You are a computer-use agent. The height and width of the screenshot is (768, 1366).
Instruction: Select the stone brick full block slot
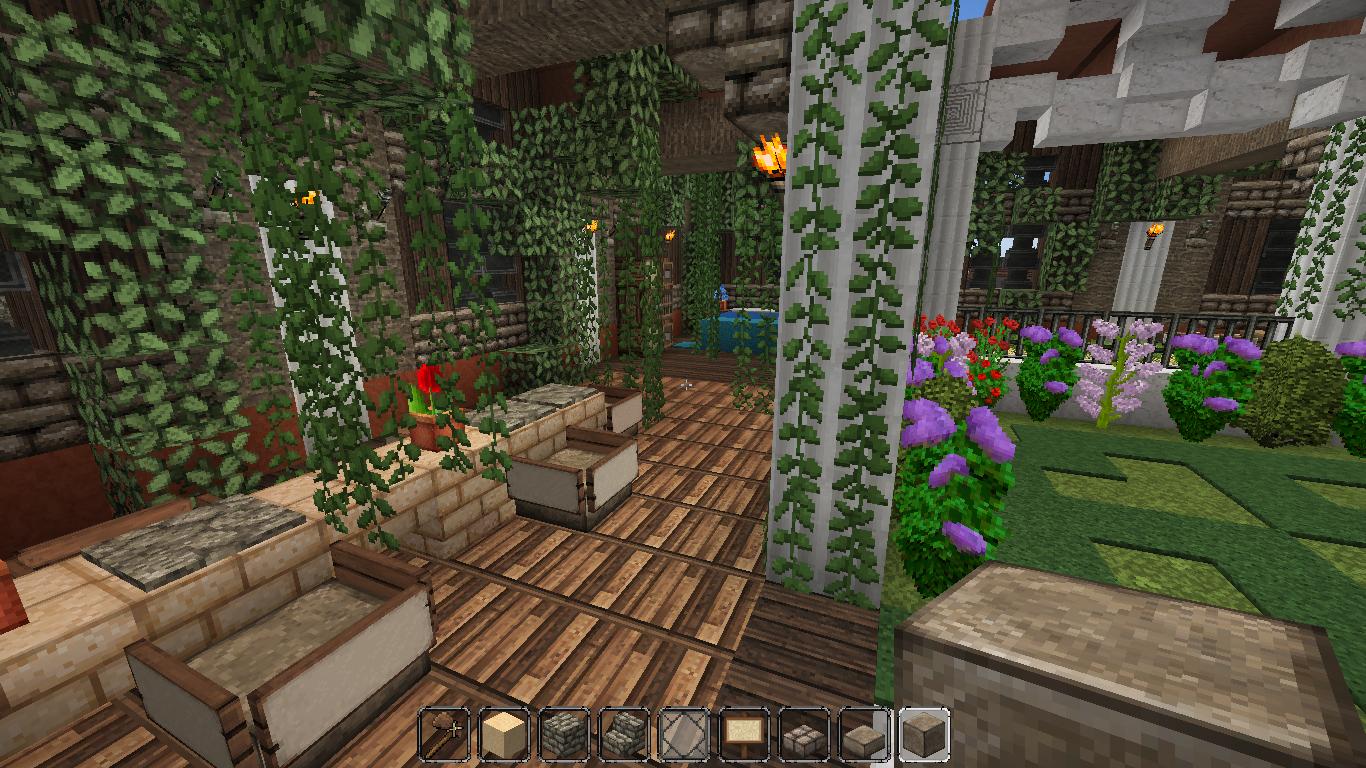[x=565, y=734]
